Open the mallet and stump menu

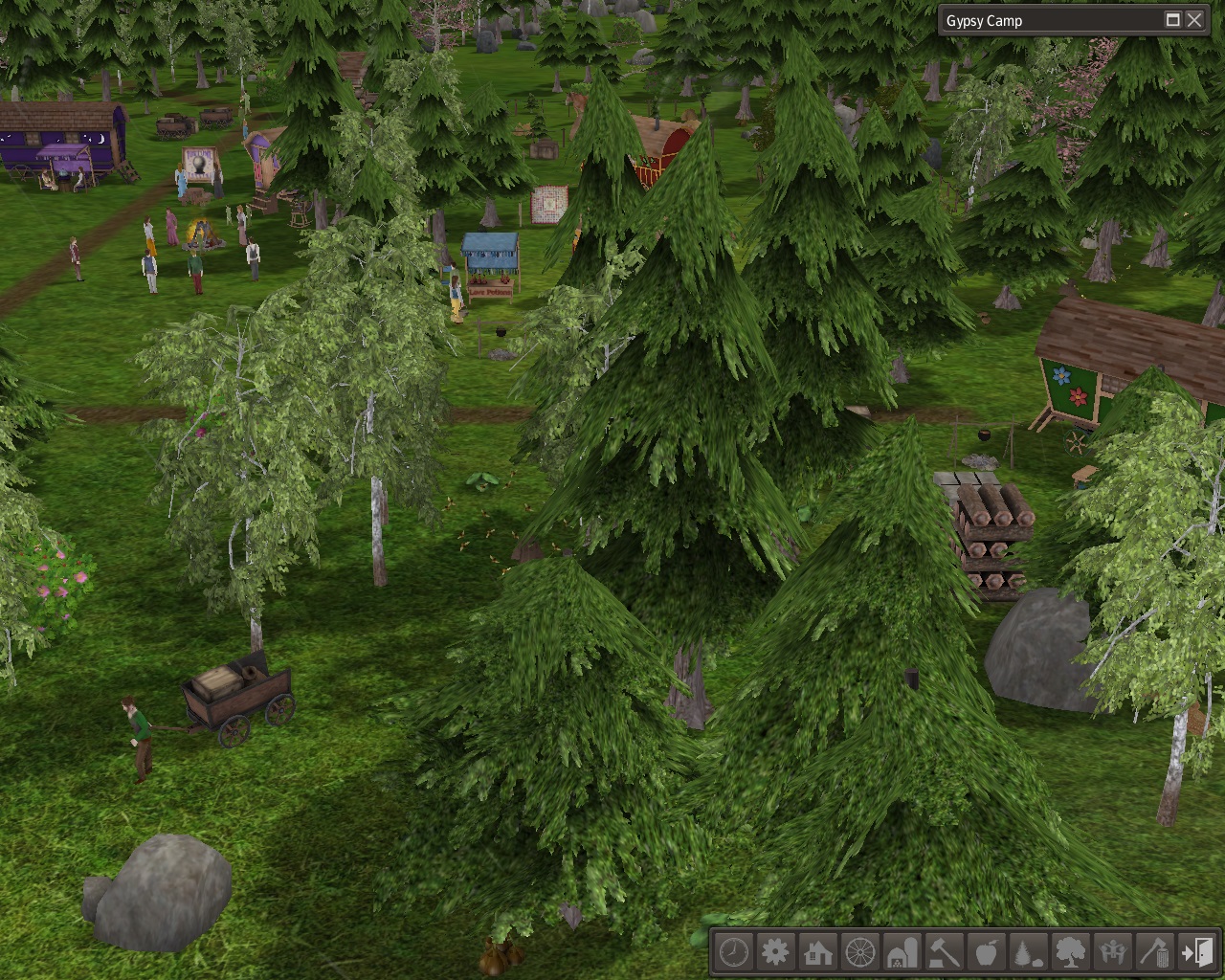[945, 952]
